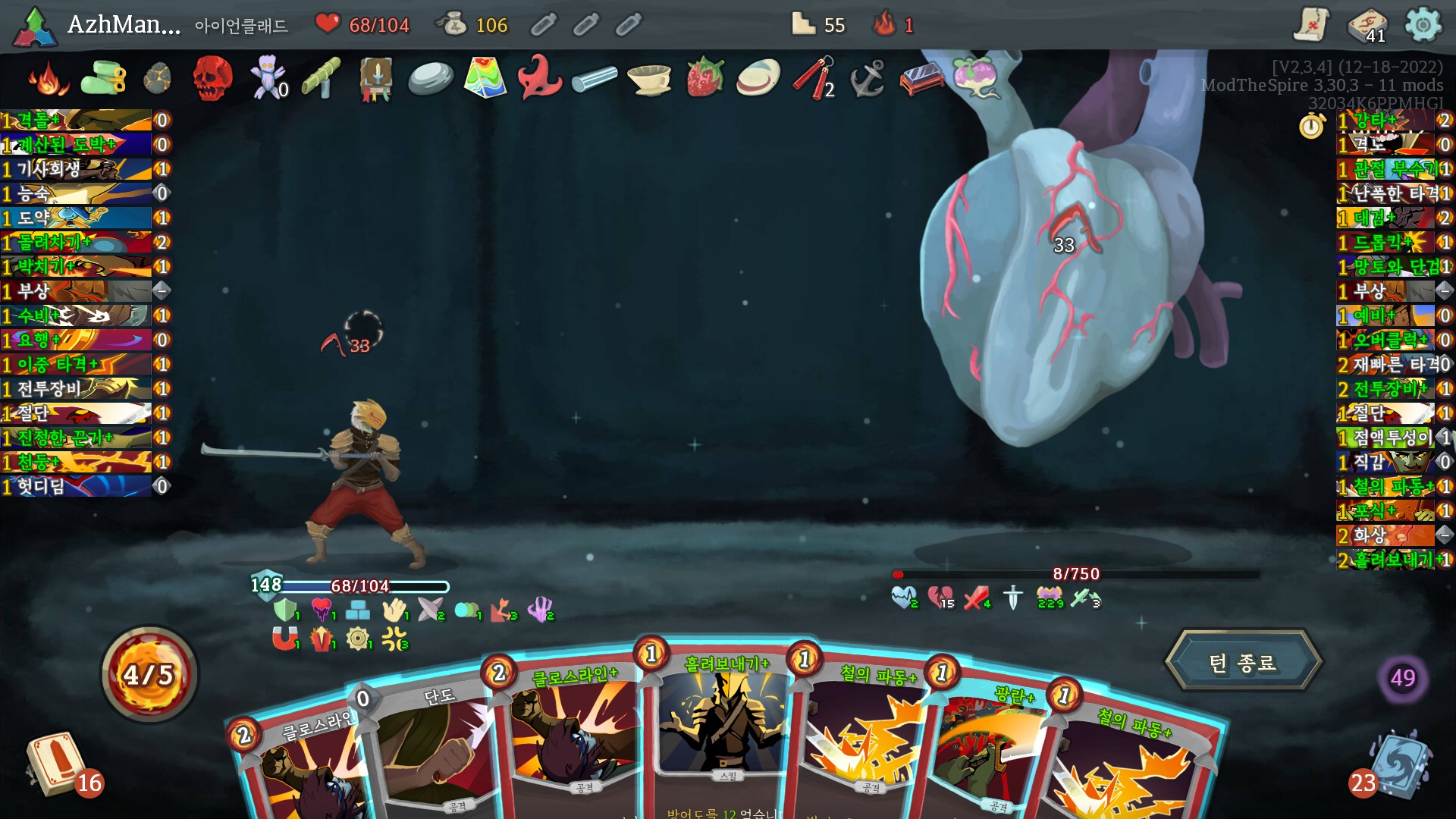Open the settings gear
The height and width of the screenshot is (819, 1456).
pos(1423,25)
